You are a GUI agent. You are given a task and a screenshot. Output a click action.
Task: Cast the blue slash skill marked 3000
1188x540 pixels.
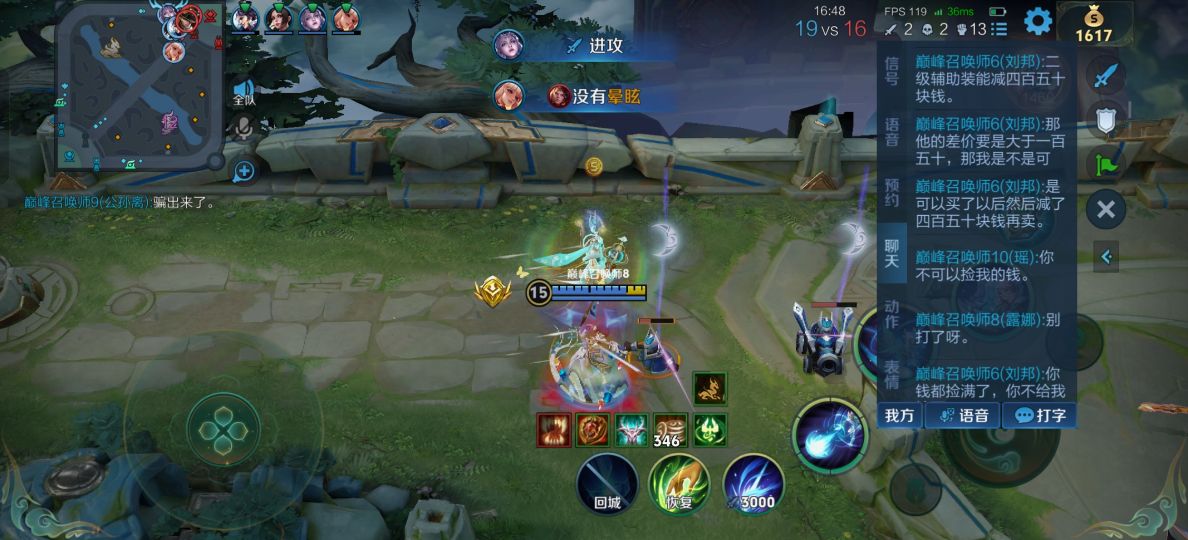point(753,485)
